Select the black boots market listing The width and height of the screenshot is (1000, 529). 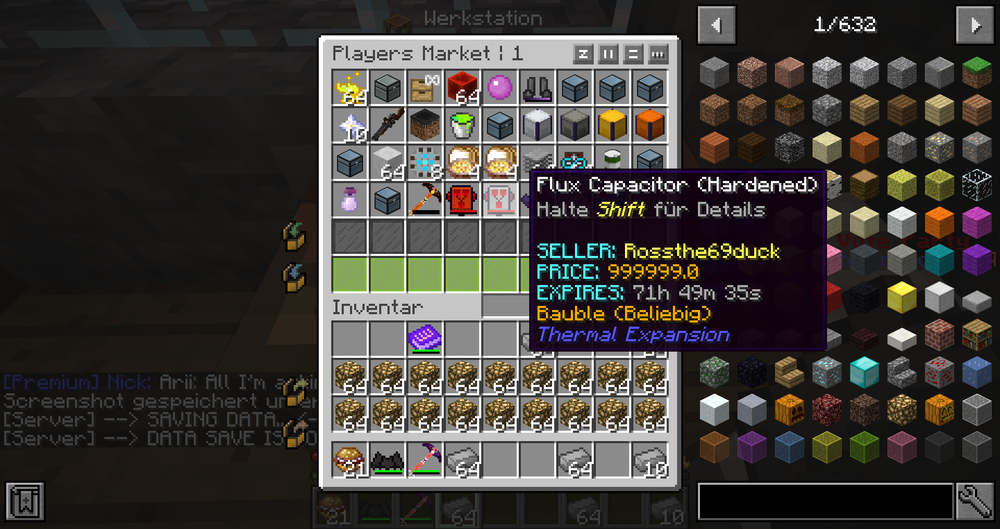[535, 88]
